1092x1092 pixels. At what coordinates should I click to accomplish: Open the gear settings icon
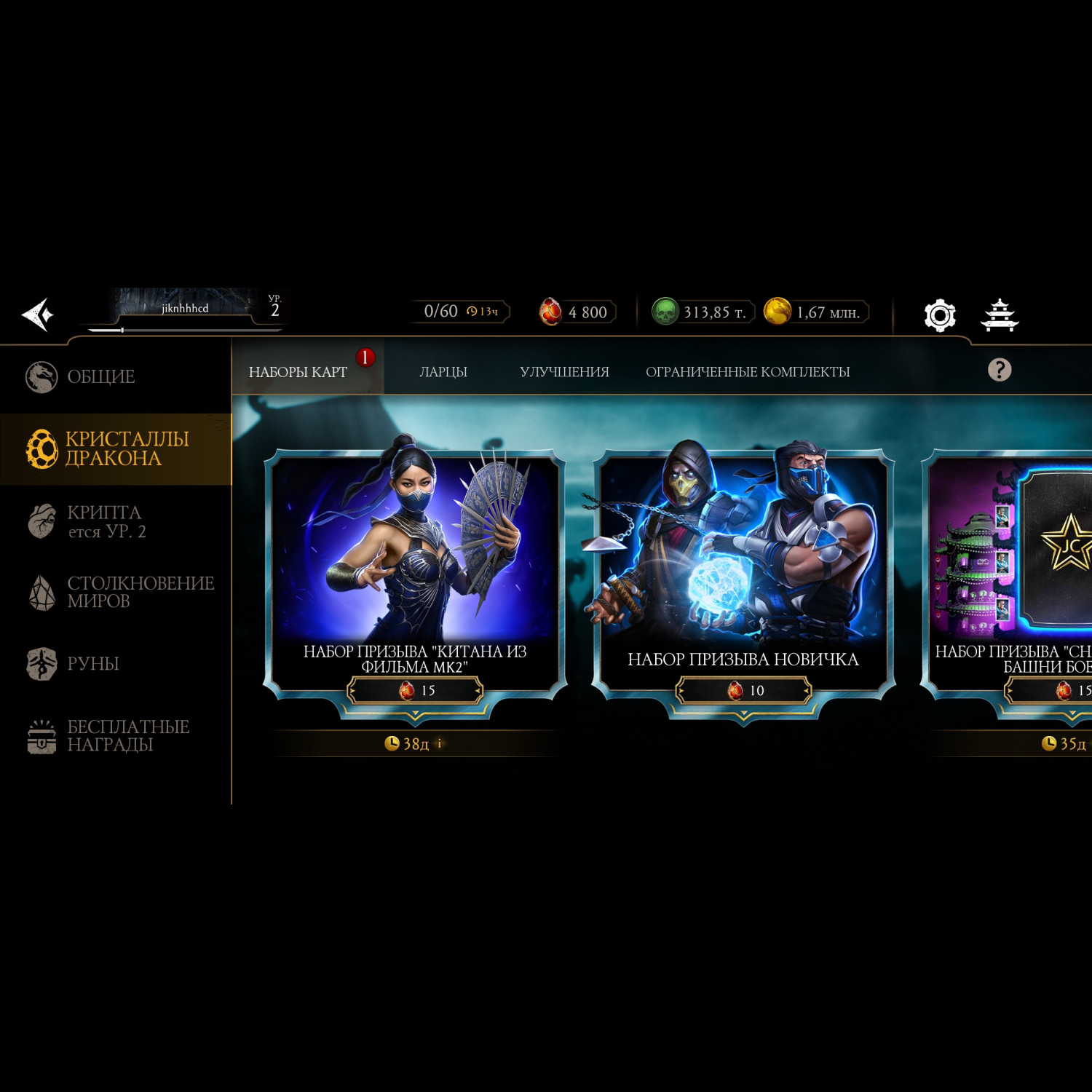click(x=939, y=315)
